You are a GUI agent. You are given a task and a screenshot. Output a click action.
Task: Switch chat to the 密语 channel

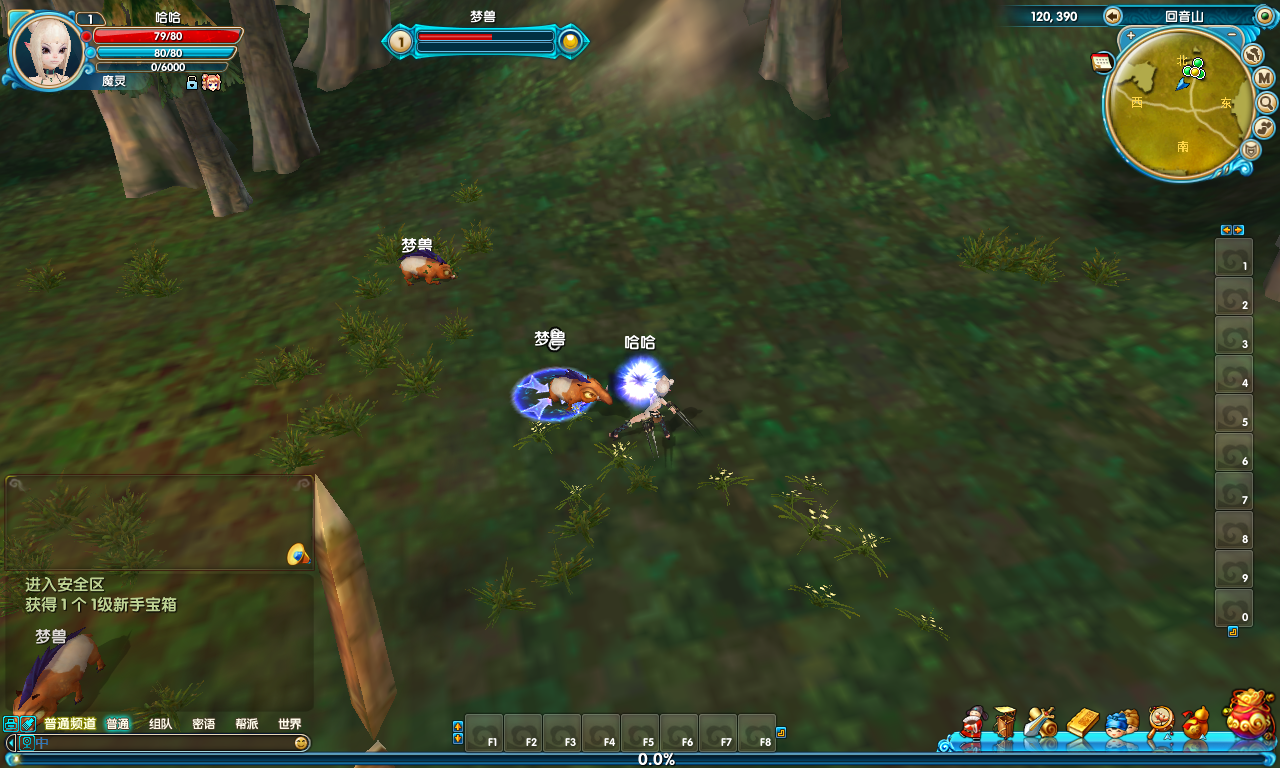click(203, 724)
